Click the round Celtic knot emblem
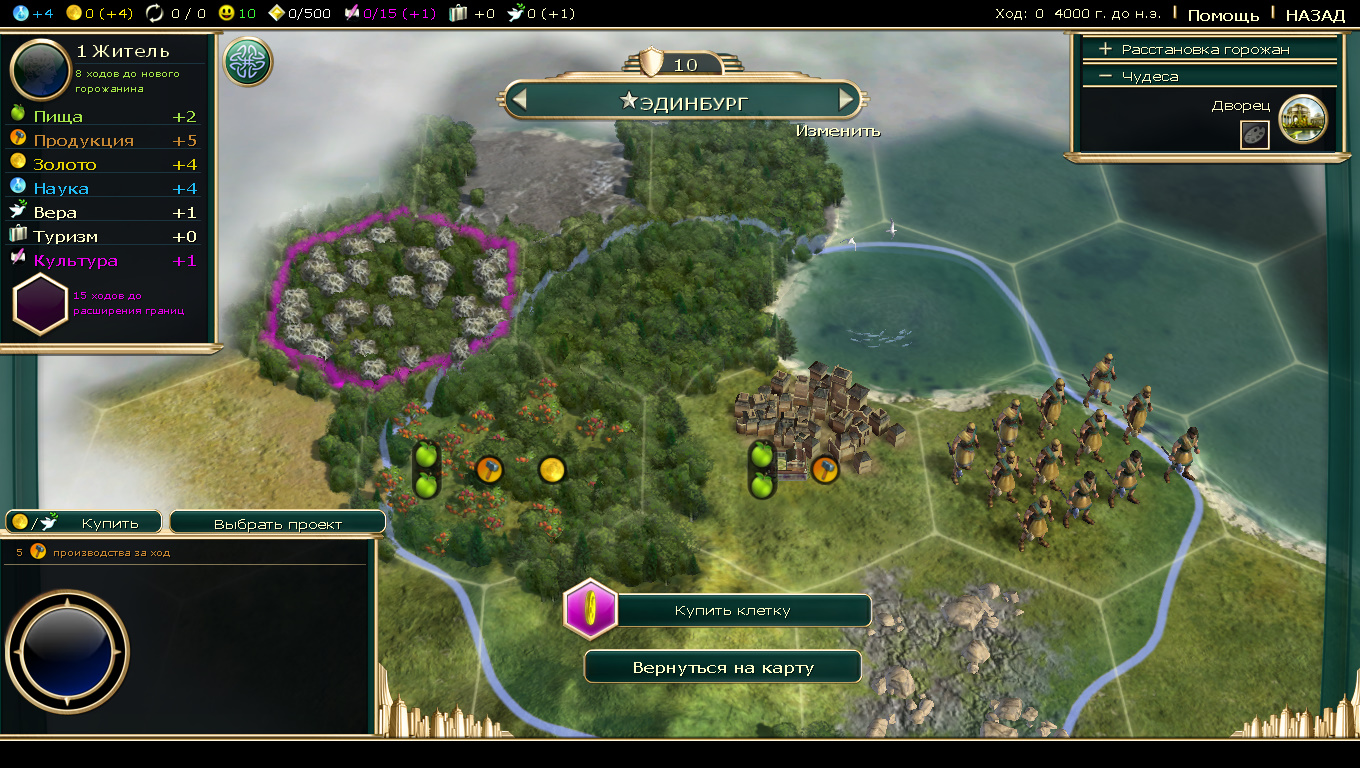Viewport: 1360px width, 768px height. pyautogui.click(x=247, y=62)
